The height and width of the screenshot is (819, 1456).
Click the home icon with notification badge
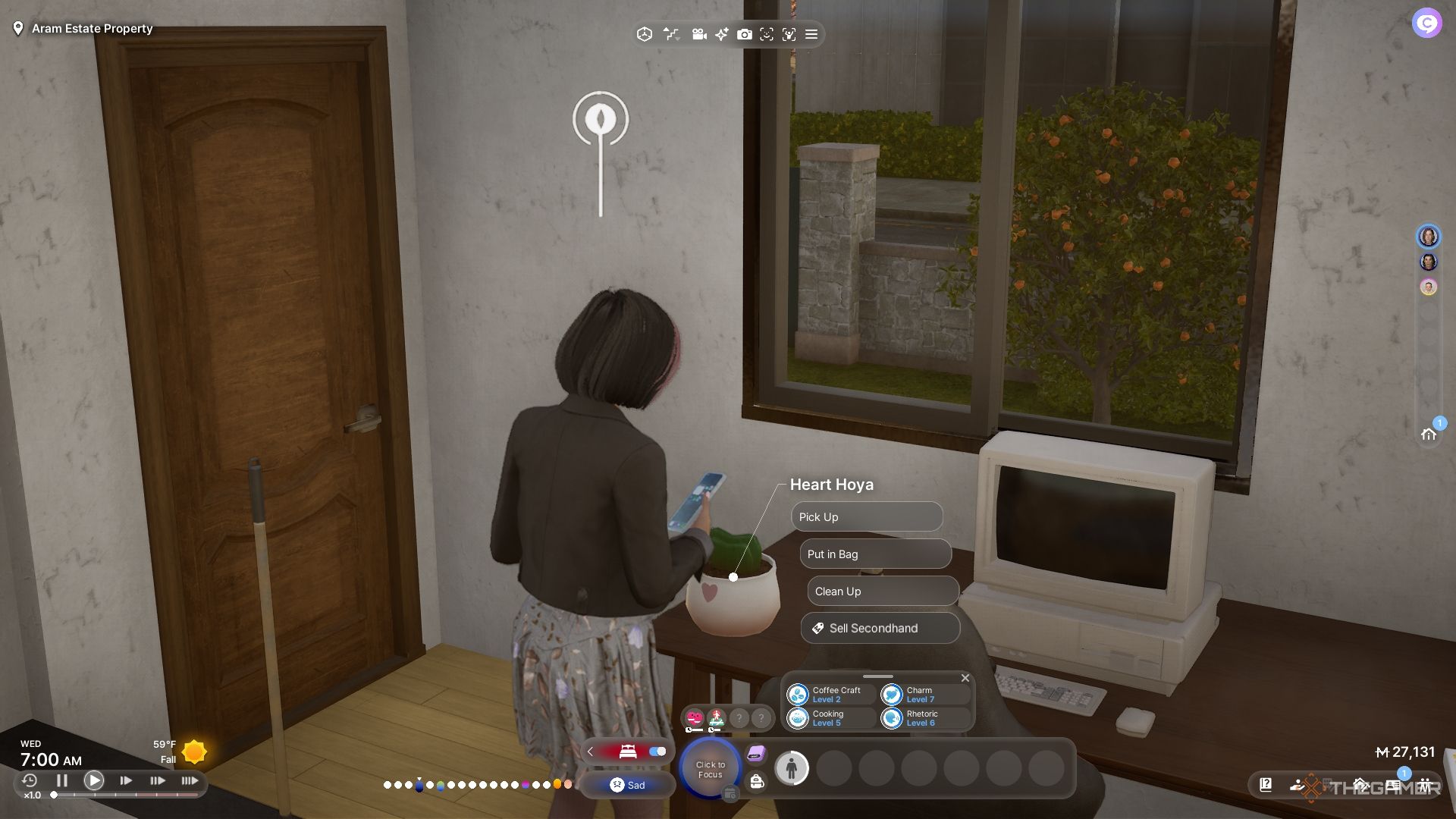(x=1429, y=434)
